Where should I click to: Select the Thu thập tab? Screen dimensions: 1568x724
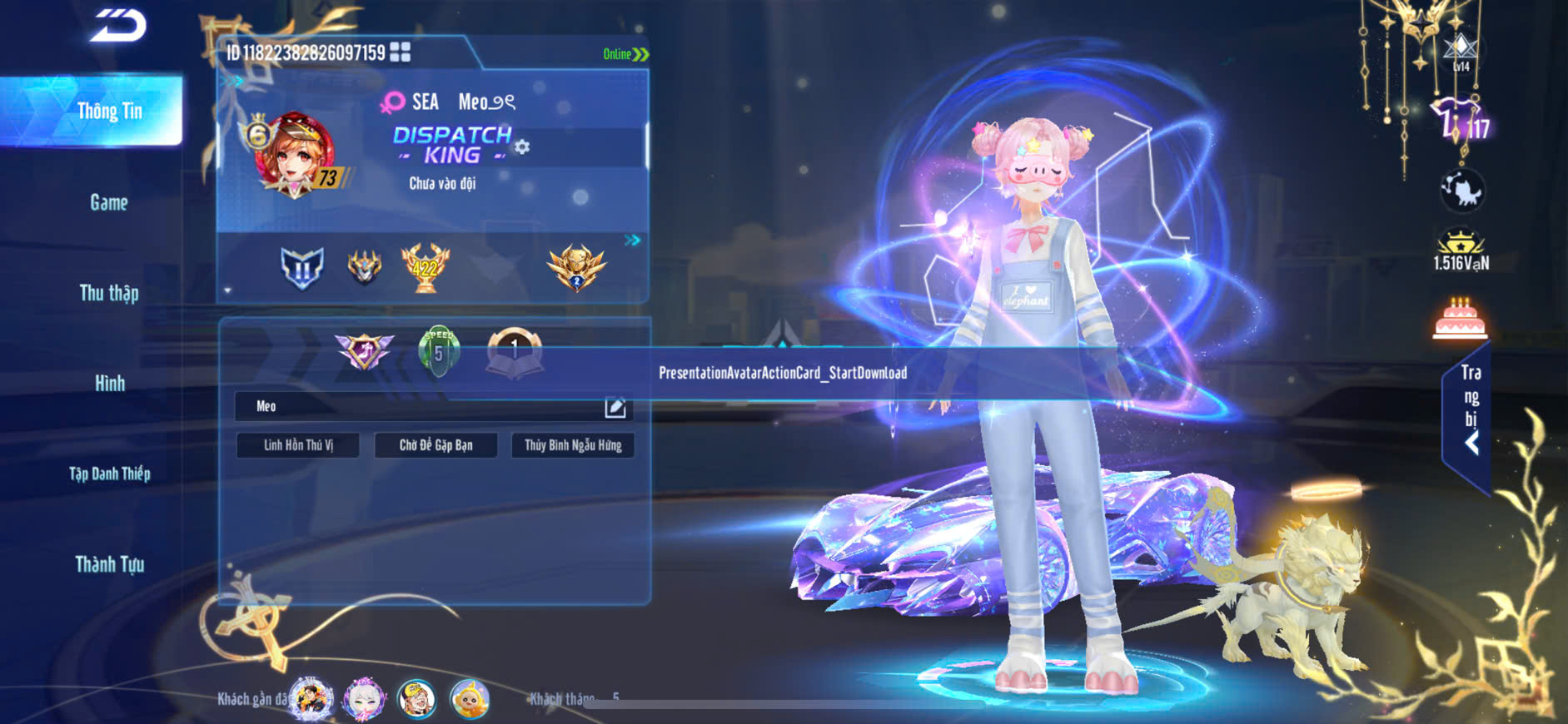tap(109, 293)
